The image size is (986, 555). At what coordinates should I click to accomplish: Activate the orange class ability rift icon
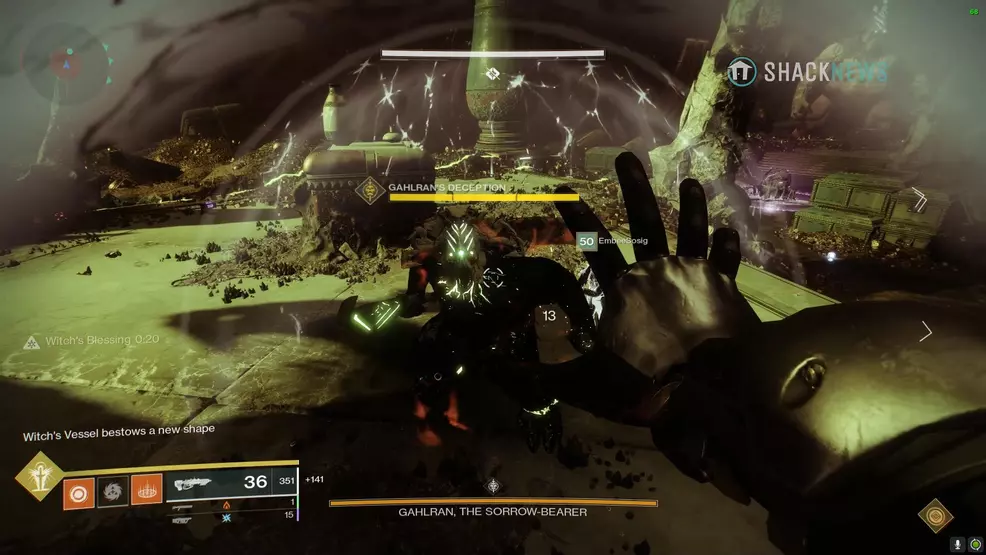click(146, 492)
